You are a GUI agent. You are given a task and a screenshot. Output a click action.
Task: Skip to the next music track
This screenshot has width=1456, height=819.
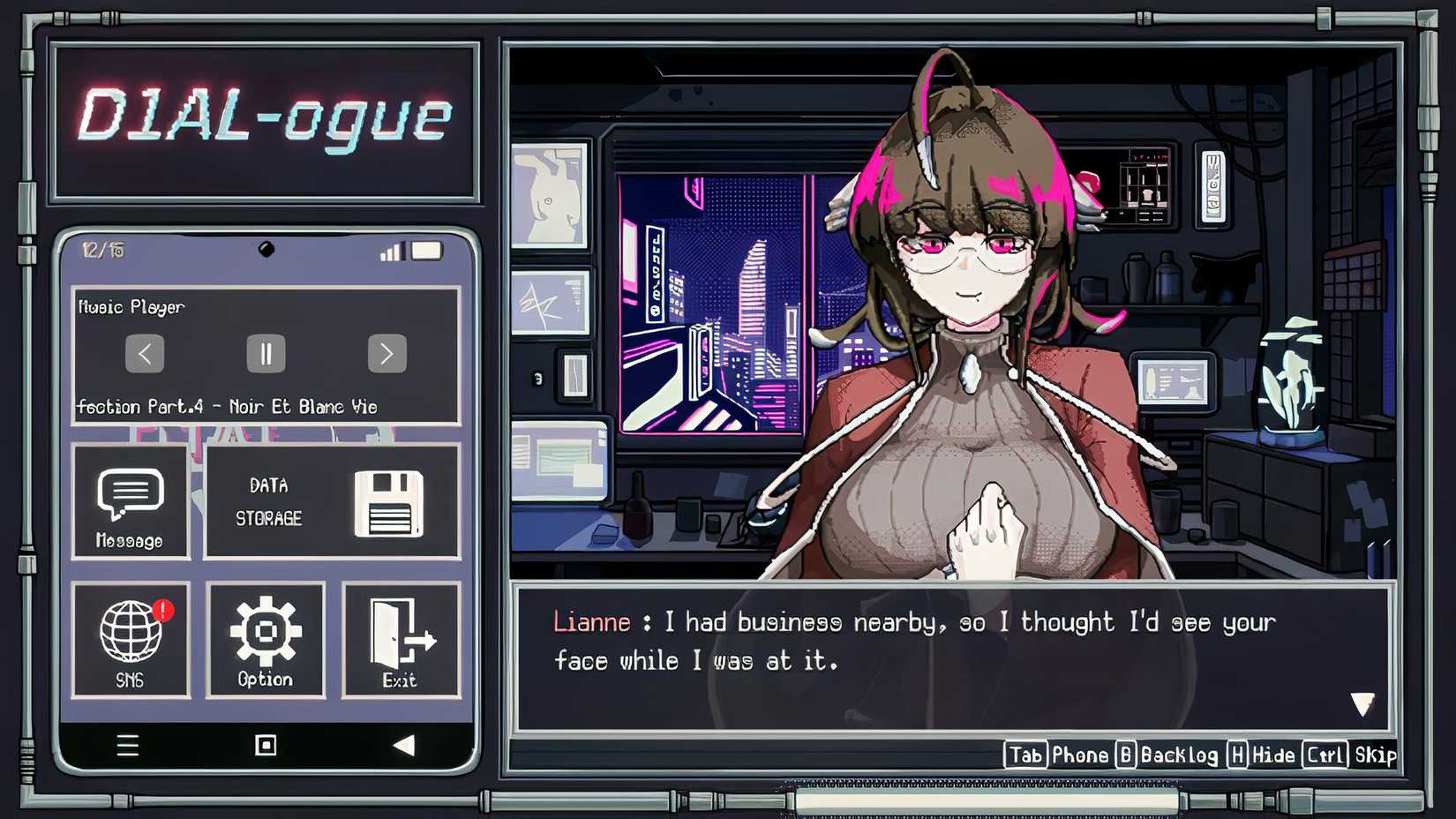[387, 353]
